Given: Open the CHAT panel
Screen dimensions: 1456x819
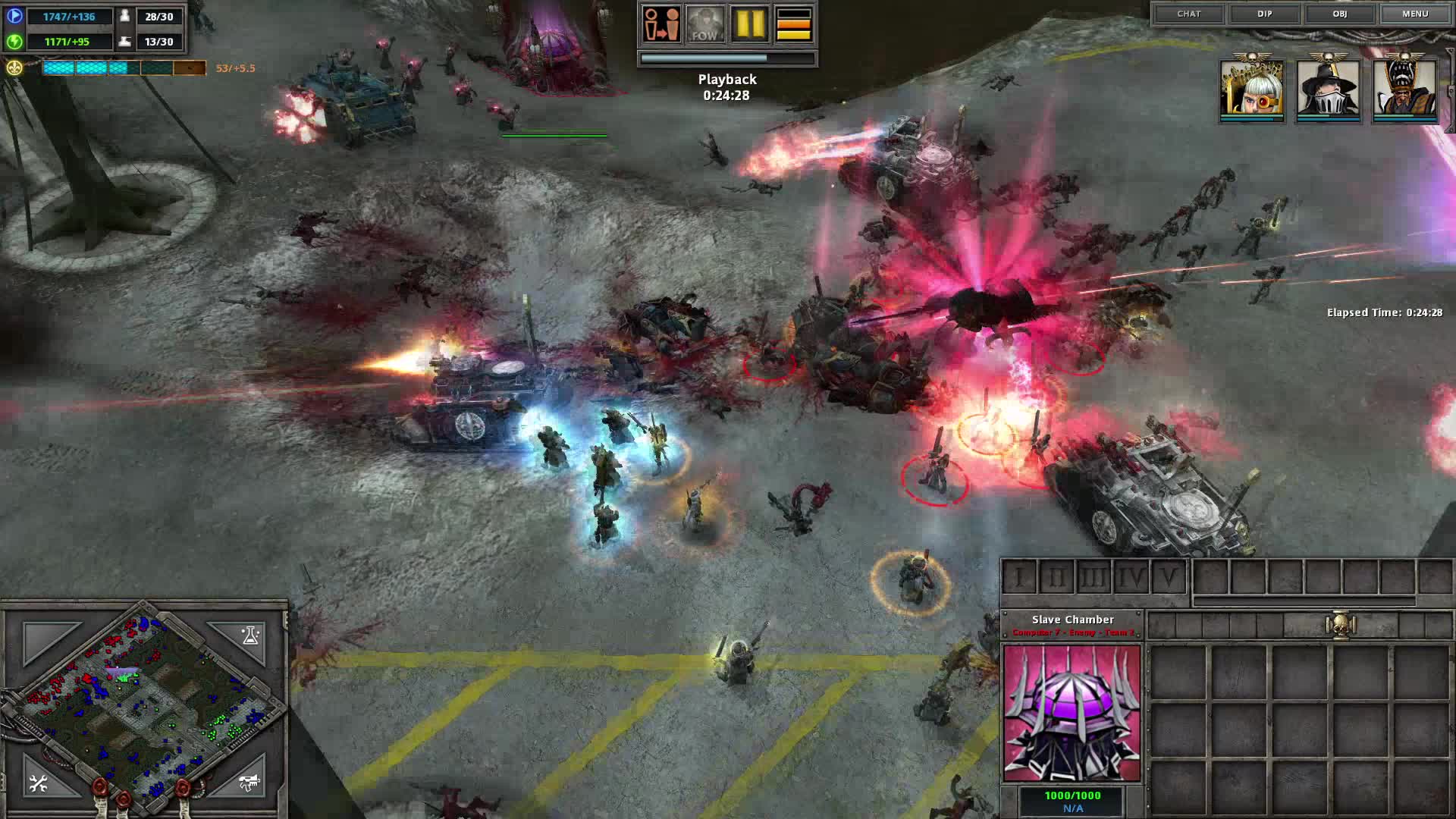Looking at the screenshot, I should 1191,14.
